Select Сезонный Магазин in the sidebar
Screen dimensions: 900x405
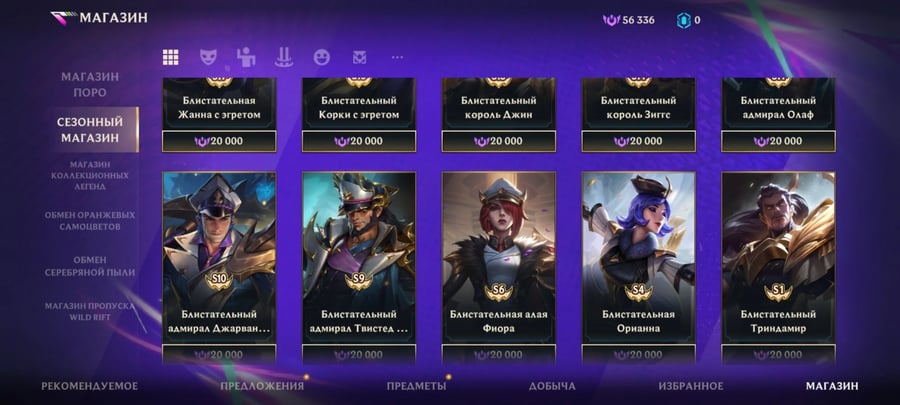coord(89,129)
